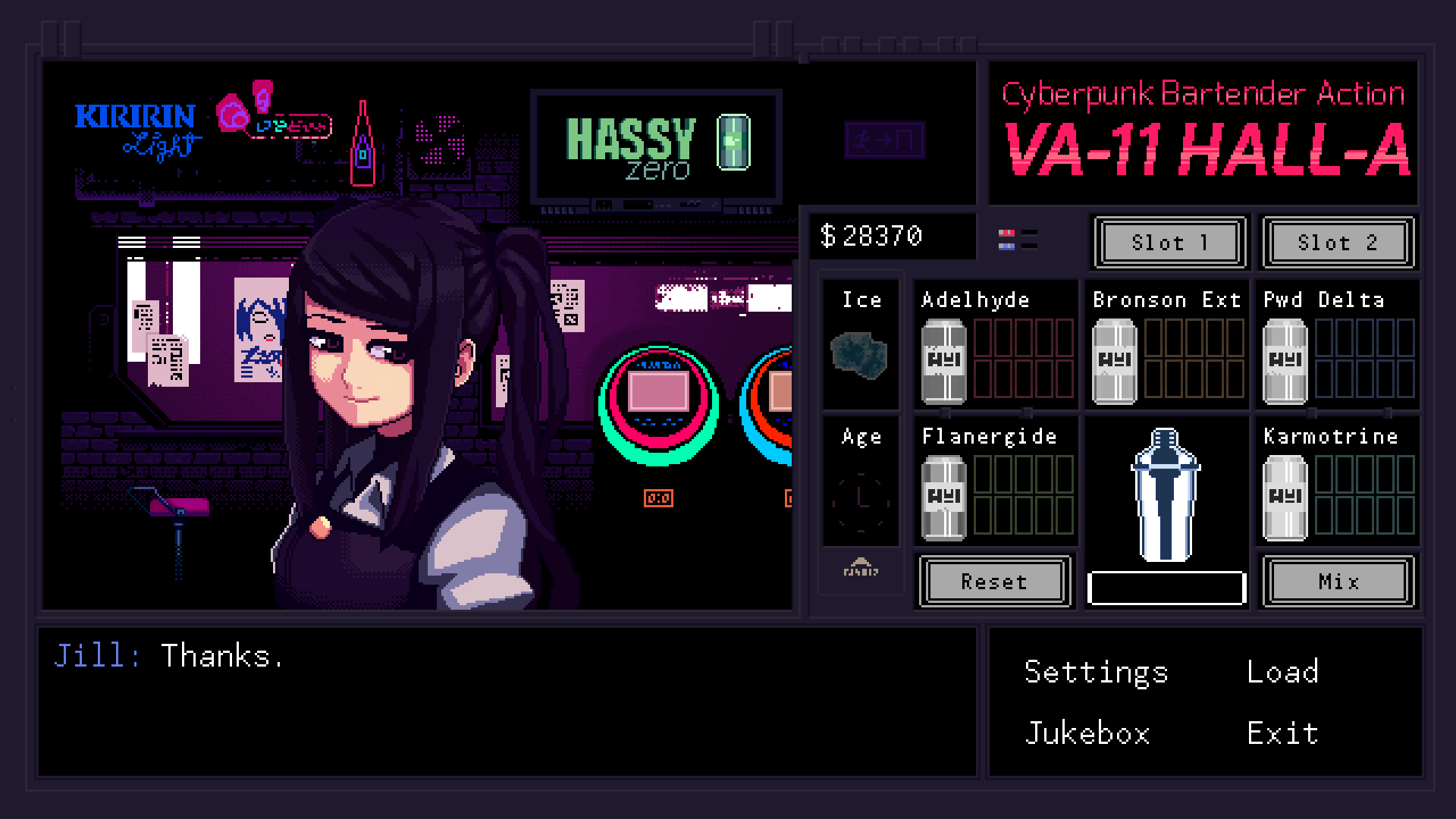Open the Settings menu
Image resolution: width=1456 pixels, height=819 pixels.
pyautogui.click(x=1096, y=672)
